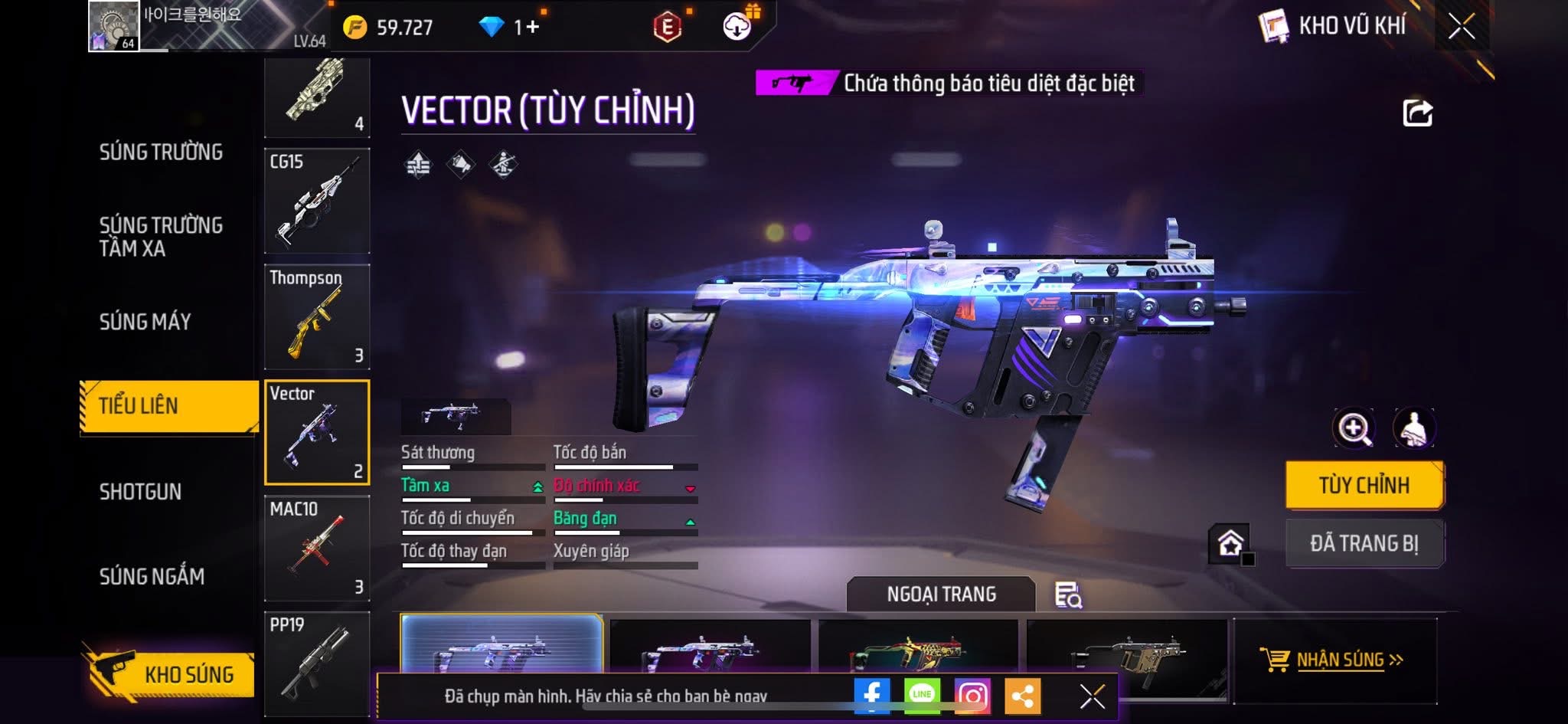
Task: Choose the SÚNG TRƯỜNG TẦM XA category
Action: 161,237
